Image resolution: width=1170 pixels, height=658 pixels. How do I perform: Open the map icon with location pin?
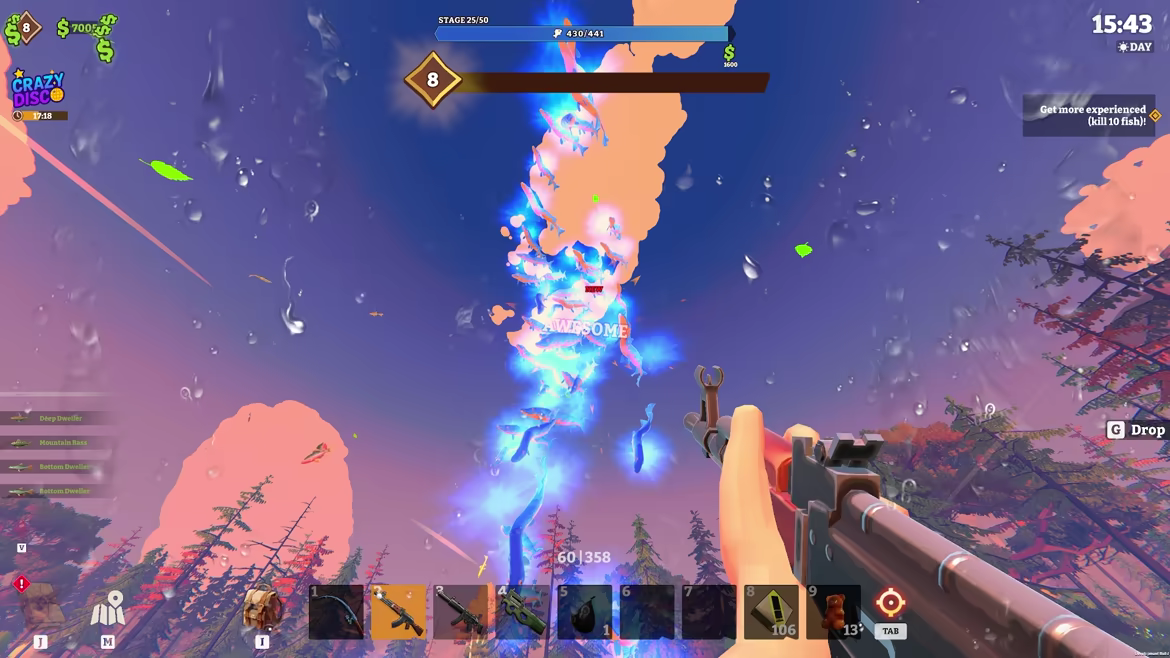pos(108,608)
